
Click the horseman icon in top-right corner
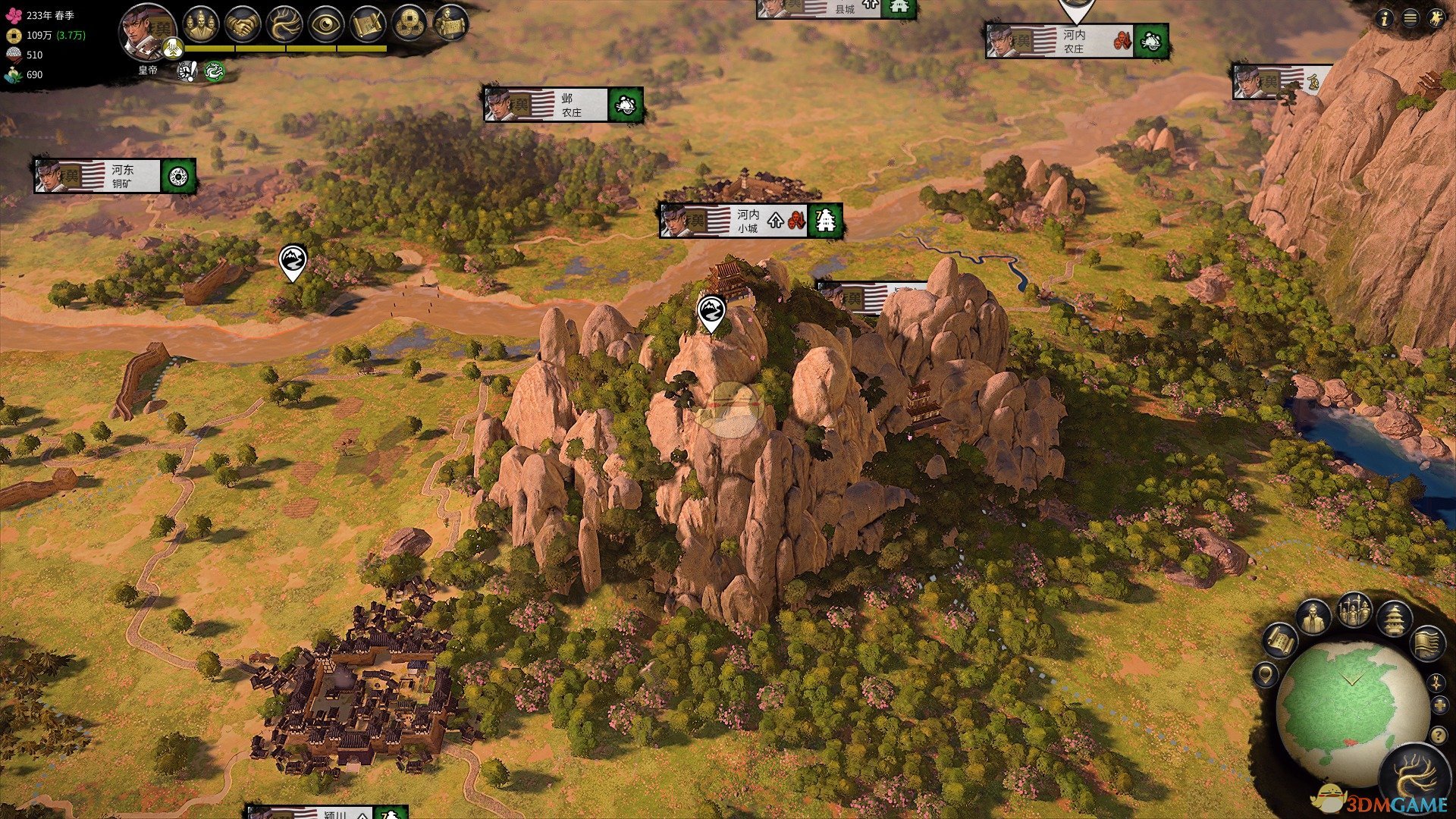coord(1435,19)
